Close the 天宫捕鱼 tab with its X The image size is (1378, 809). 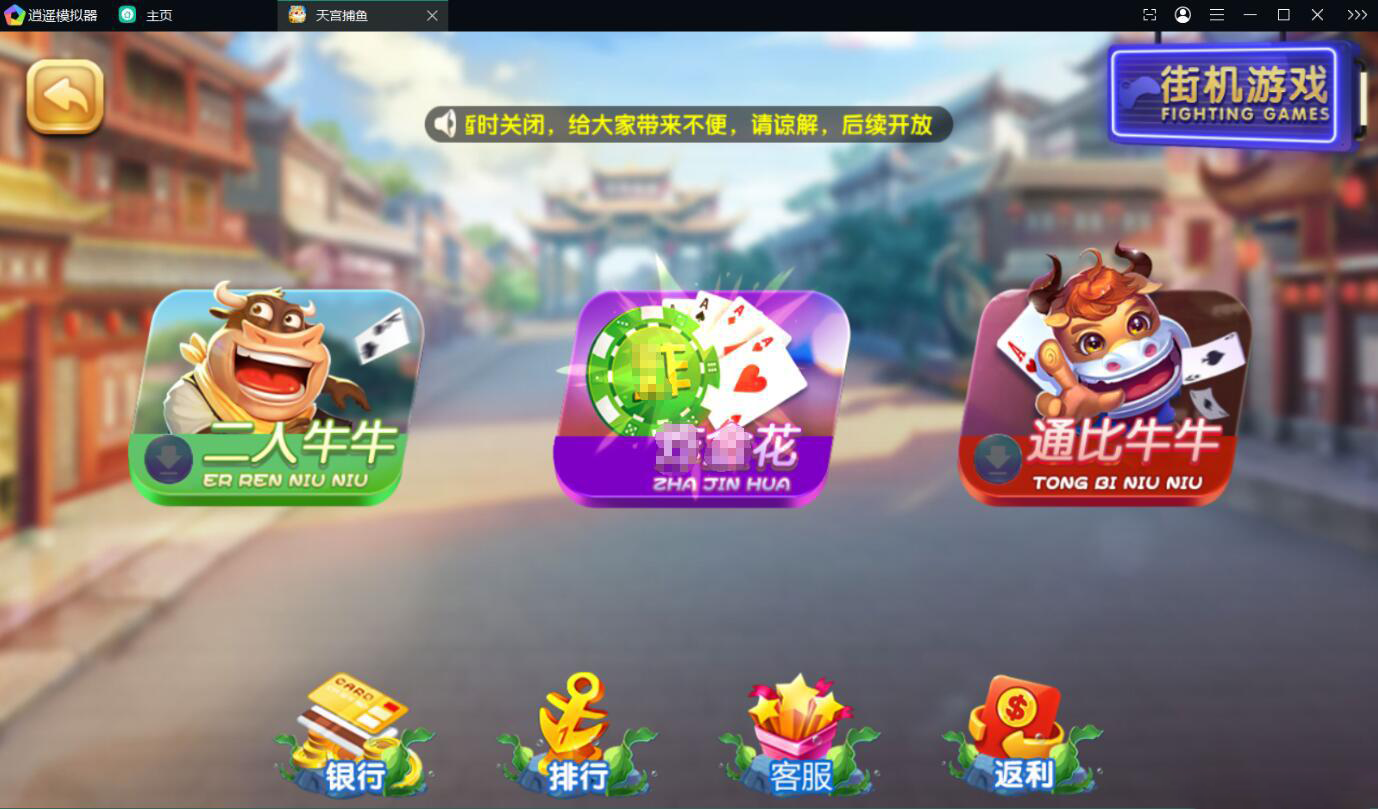(431, 15)
